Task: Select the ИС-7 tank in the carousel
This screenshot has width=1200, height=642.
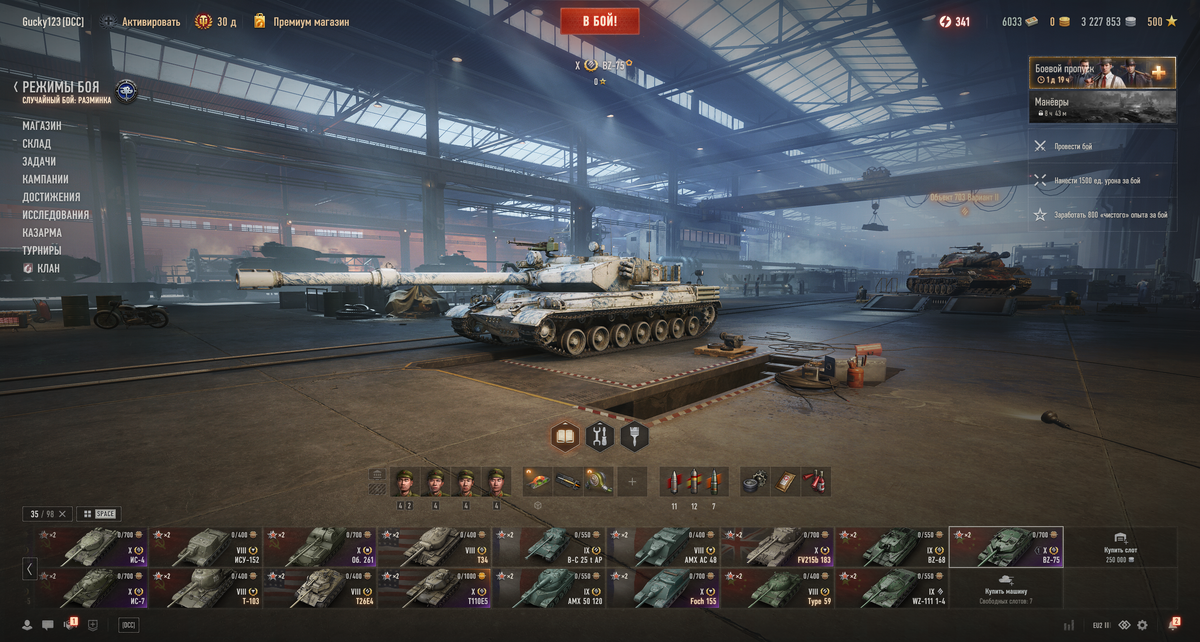Action: [x=90, y=588]
